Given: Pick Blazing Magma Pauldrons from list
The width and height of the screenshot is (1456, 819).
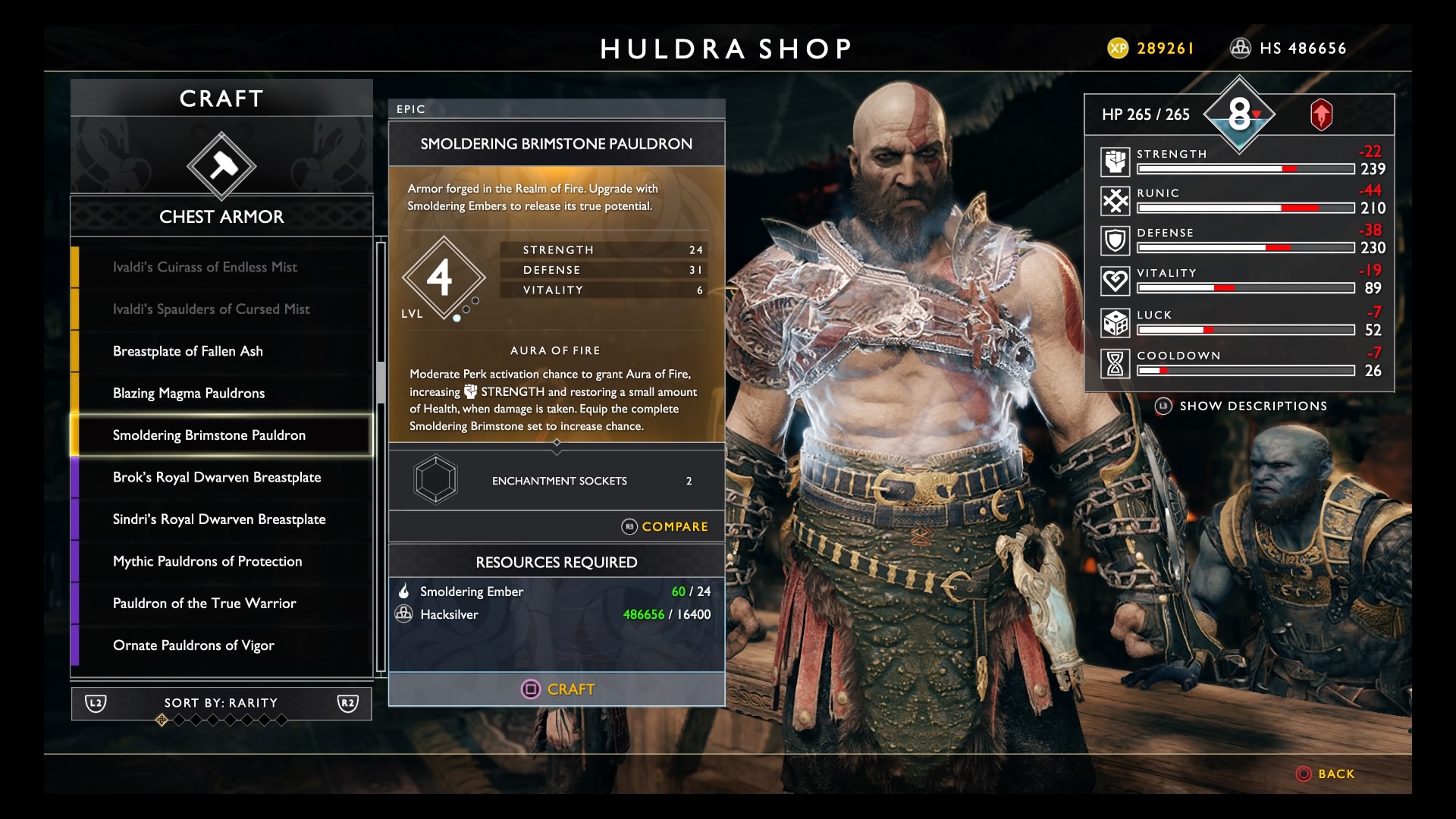Looking at the screenshot, I should click(189, 393).
